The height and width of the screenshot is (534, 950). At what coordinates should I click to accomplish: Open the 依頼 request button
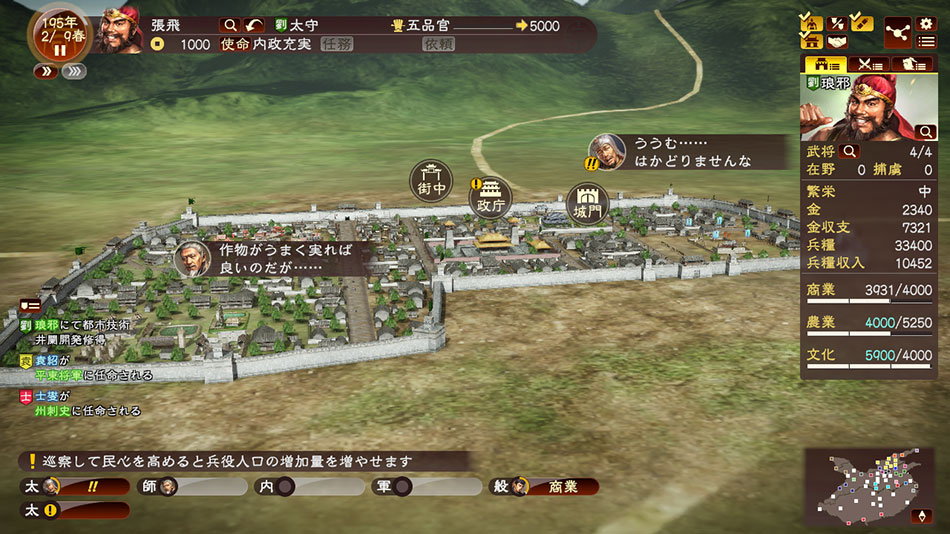tap(438, 44)
